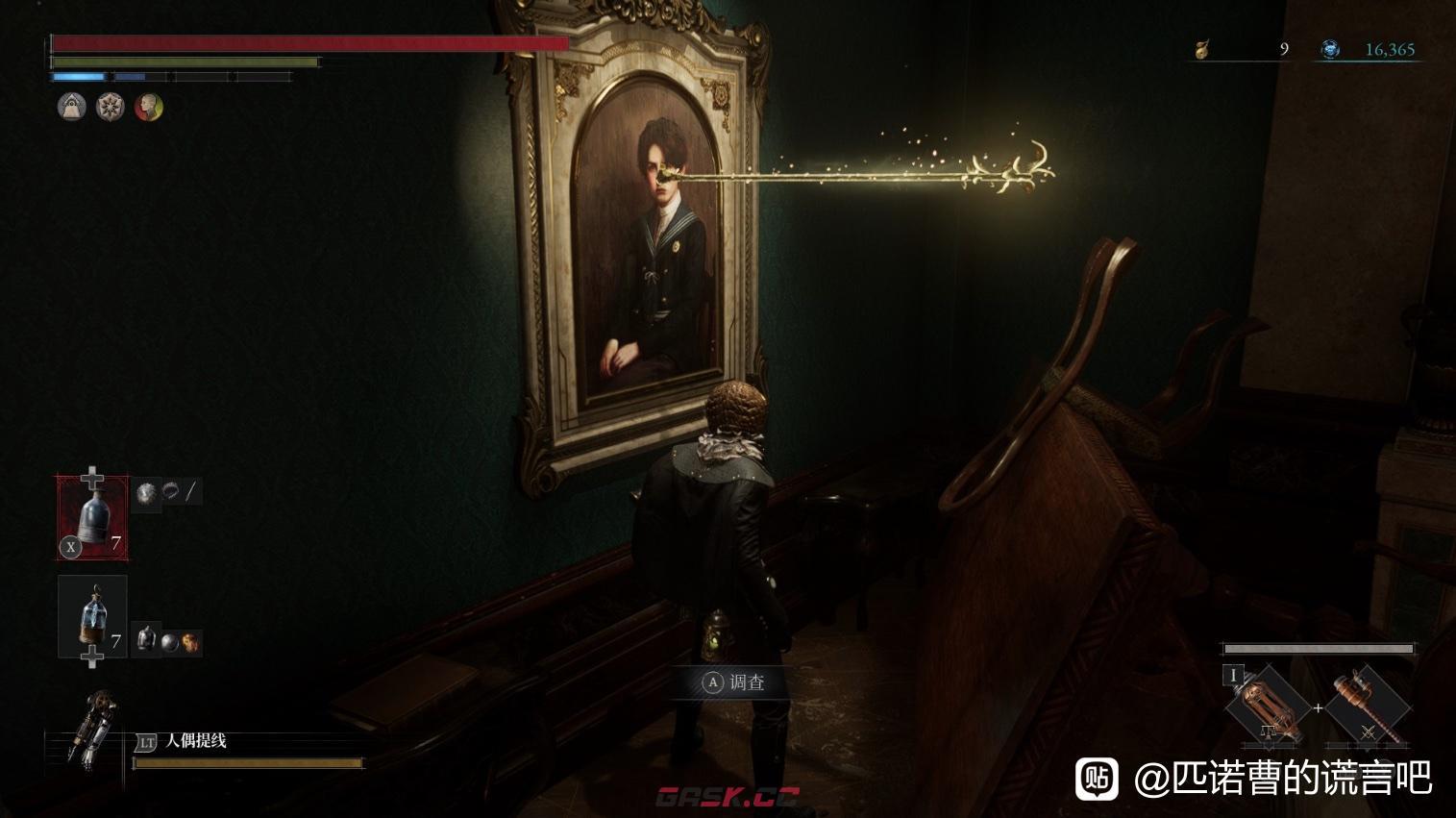Click the sawblade item in upper belt queue
1456x818 pixels.
tap(146, 493)
